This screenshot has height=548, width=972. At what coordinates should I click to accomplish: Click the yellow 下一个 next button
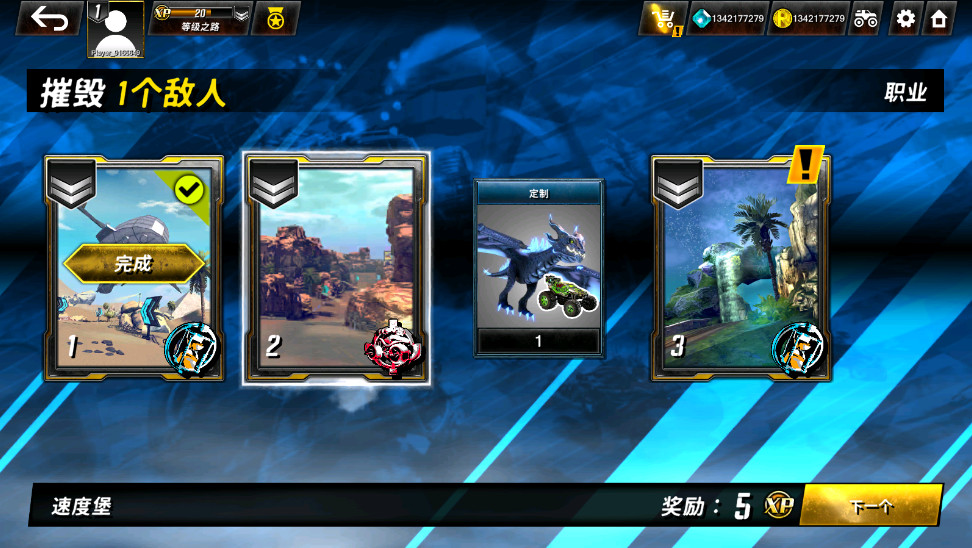[x=871, y=506]
